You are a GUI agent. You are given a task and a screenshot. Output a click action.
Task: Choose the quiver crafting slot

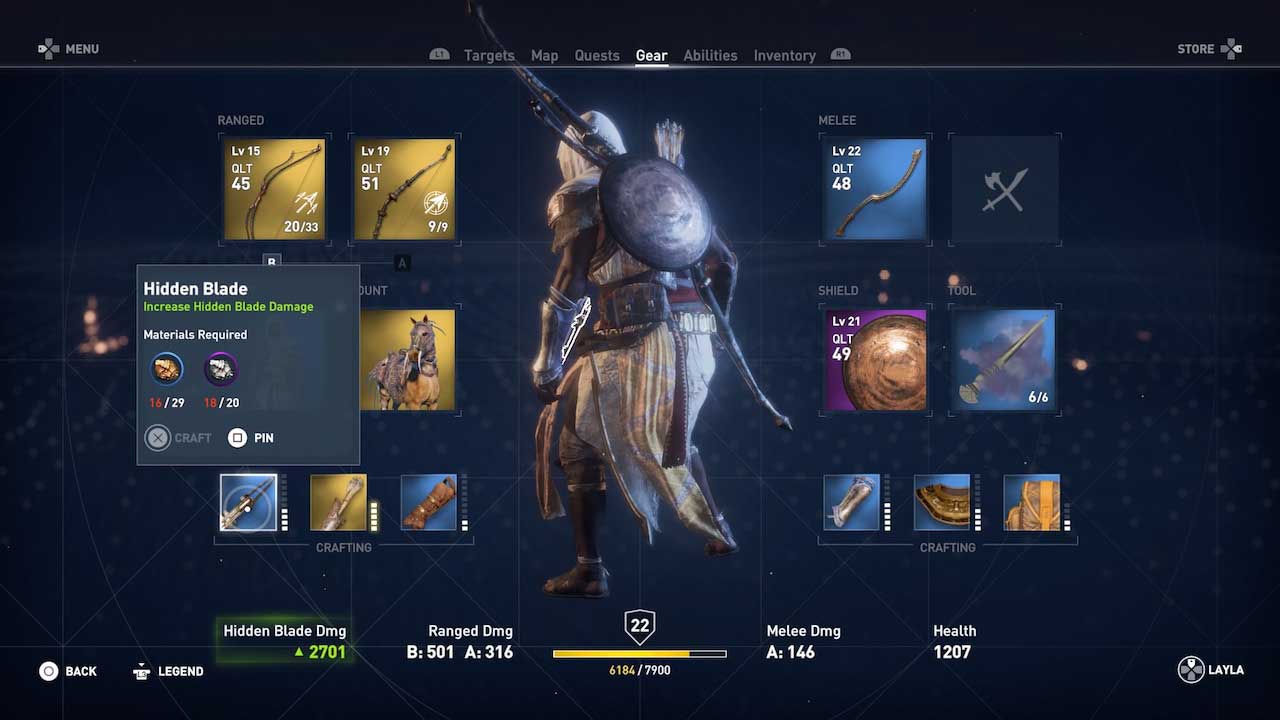click(x=338, y=503)
